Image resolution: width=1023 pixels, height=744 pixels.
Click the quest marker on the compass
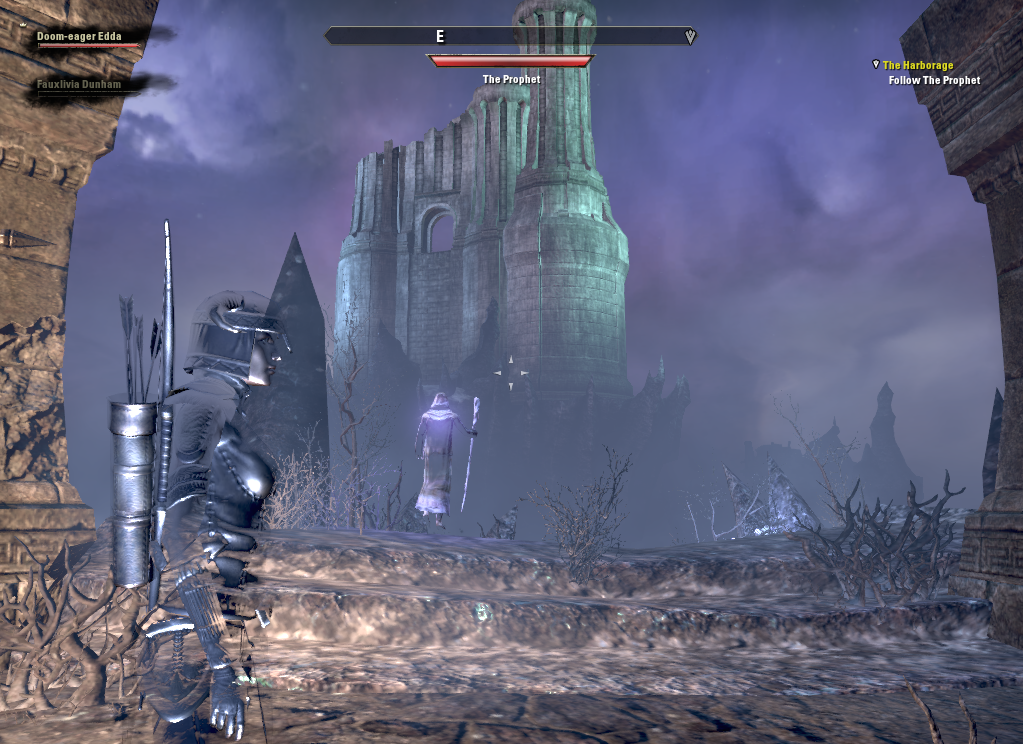(689, 37)
